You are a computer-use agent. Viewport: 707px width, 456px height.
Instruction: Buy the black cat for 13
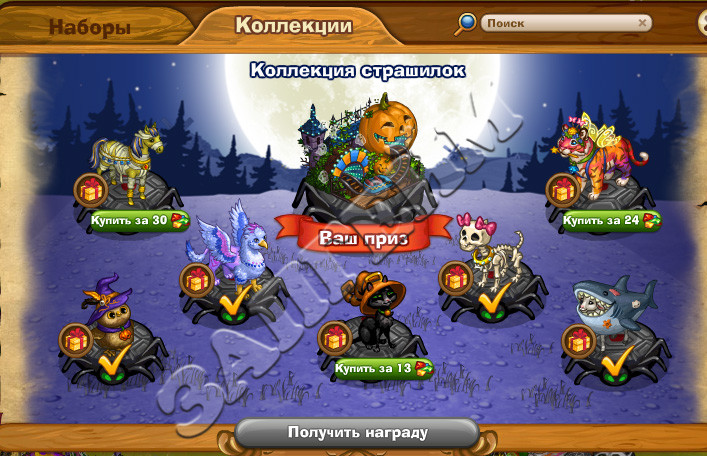pos(384,367)
